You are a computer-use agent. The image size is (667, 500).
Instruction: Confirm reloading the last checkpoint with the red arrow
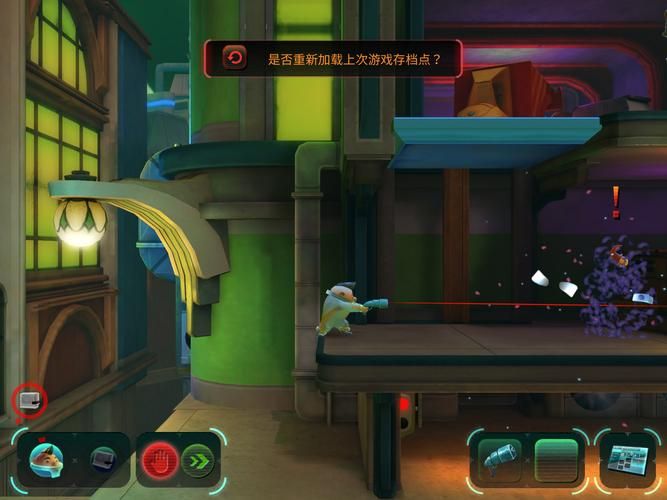point(235,58)
